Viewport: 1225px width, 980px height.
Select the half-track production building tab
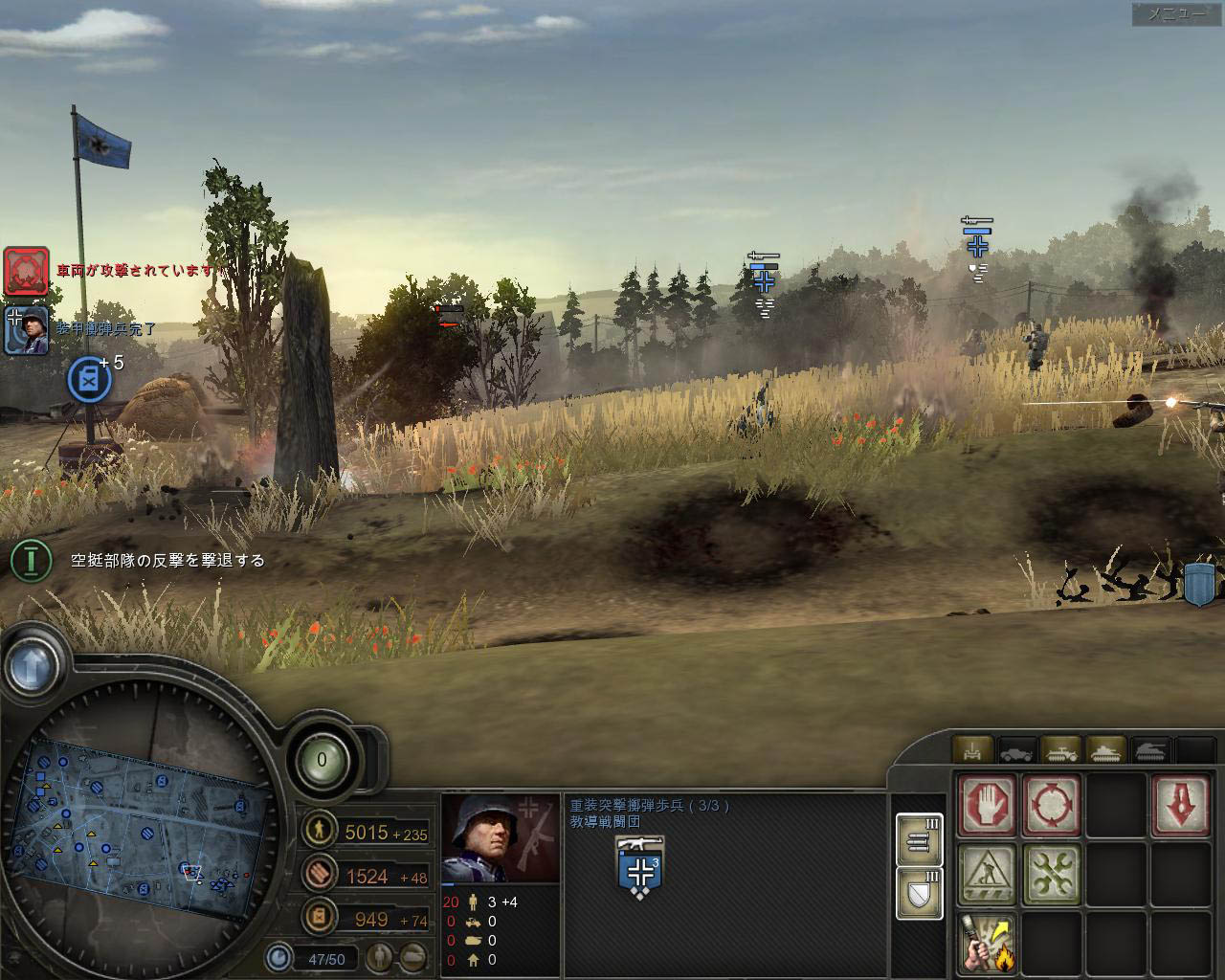(1060, 750)
